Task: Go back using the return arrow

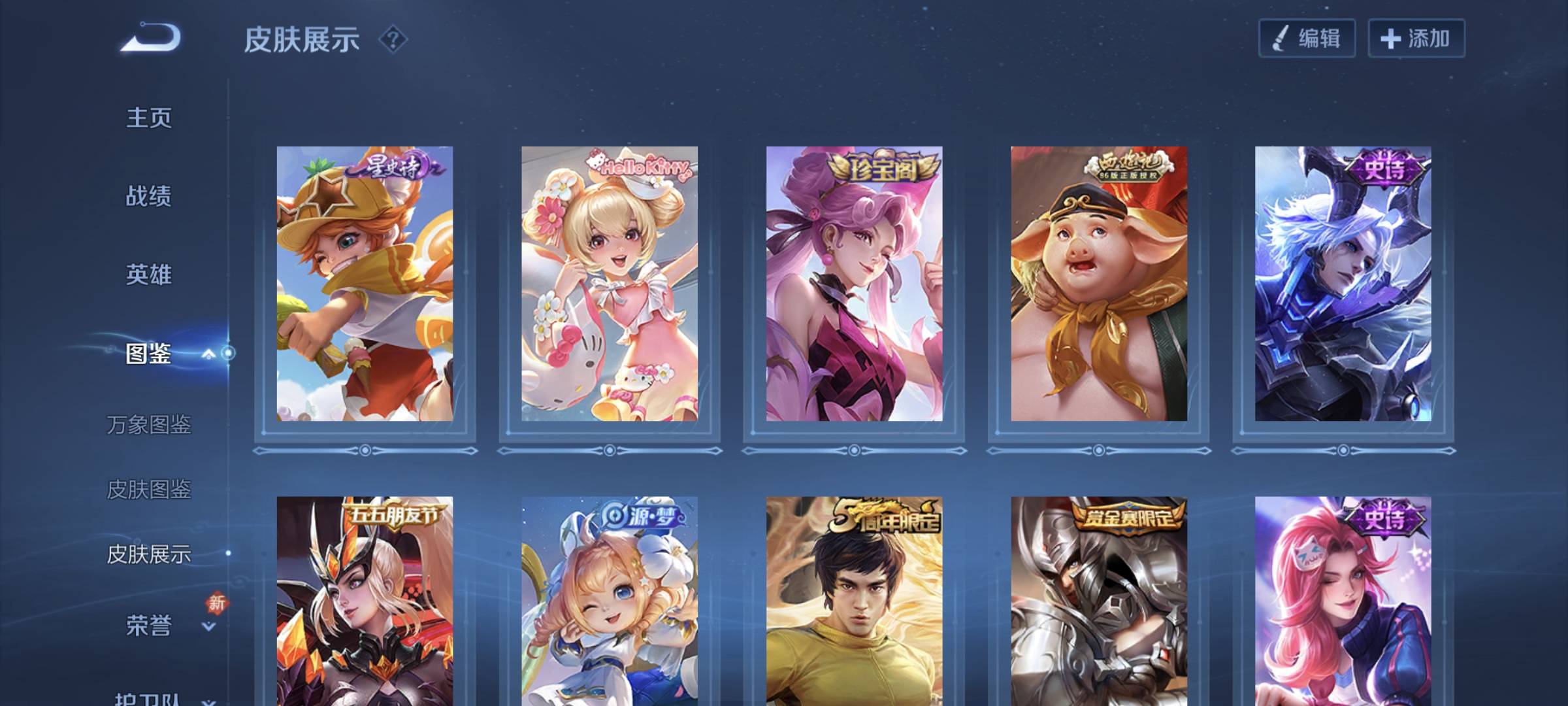Action: point(150,38)
